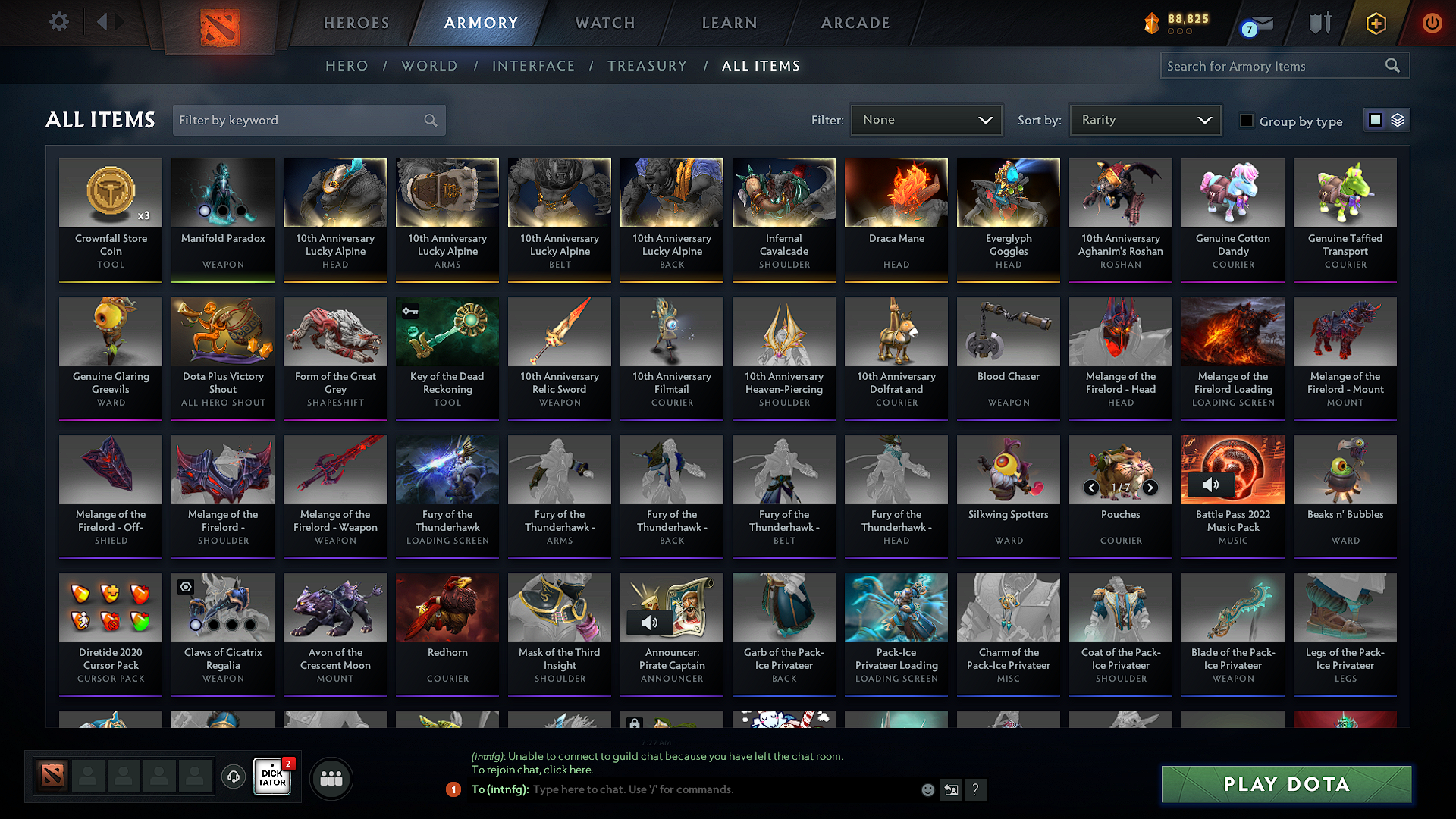Click the Armory search magnifier icon
The height and width of the screenshot is (819, 1456).
1392,65
